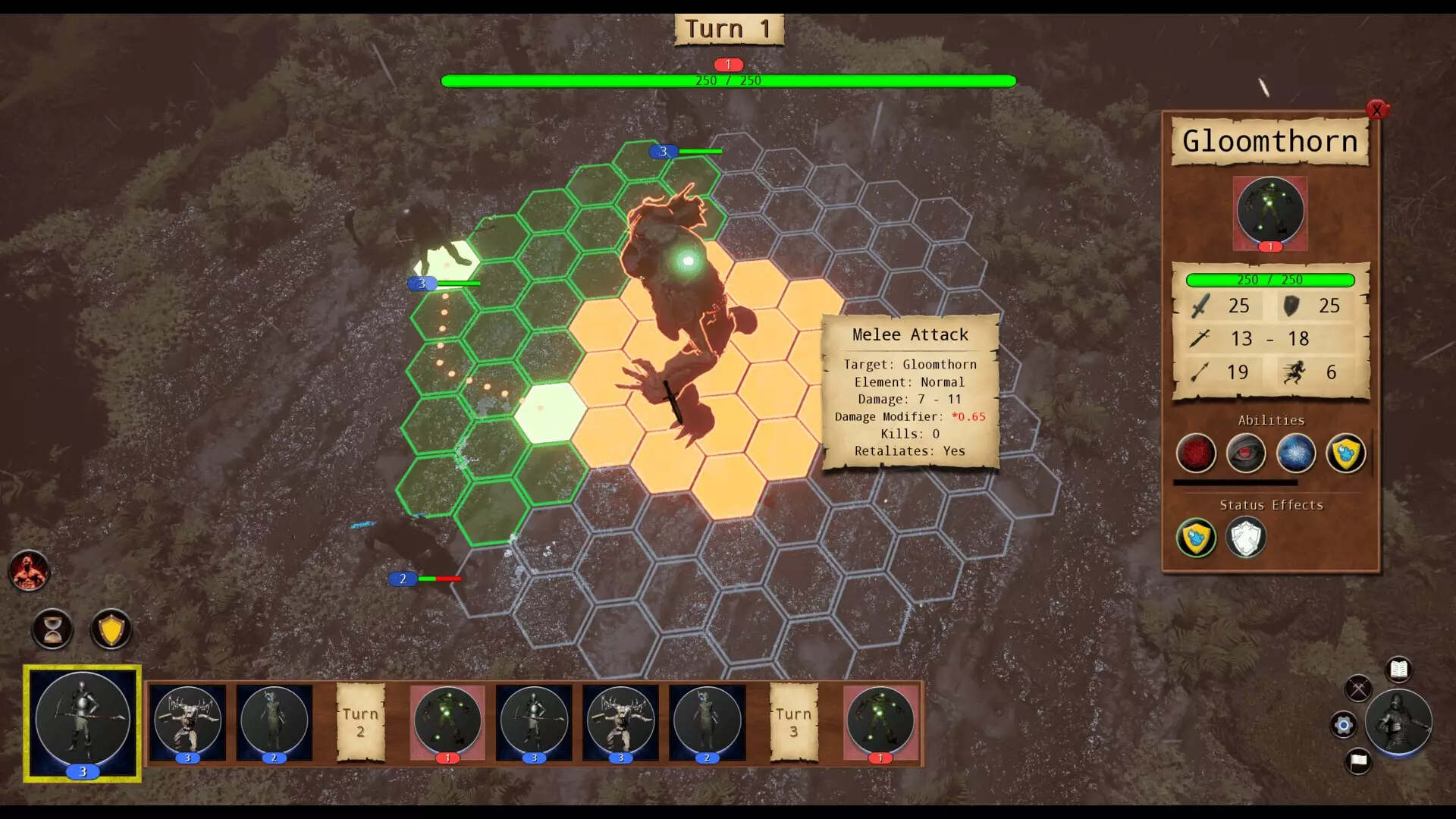Click the wait hourglass button
This screenshot has height=819, width=1456.
[53, 629]
